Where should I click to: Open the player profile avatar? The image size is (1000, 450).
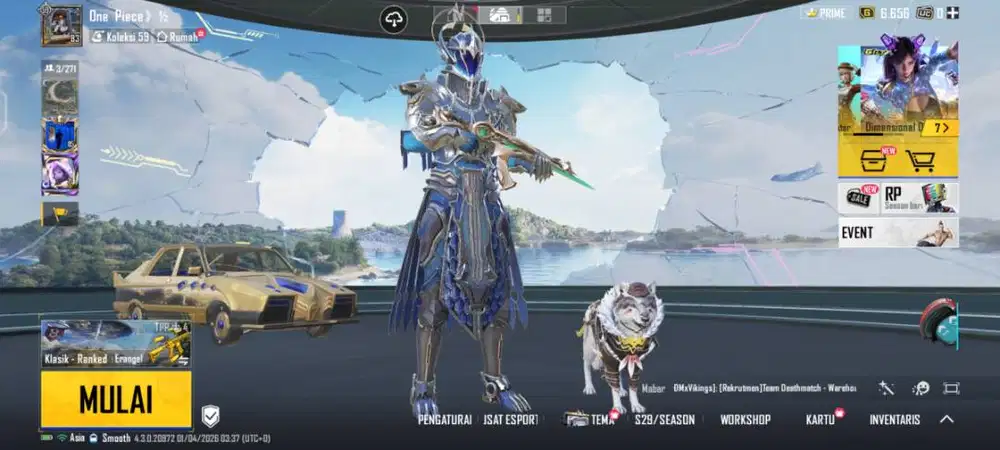pos(61,25)
